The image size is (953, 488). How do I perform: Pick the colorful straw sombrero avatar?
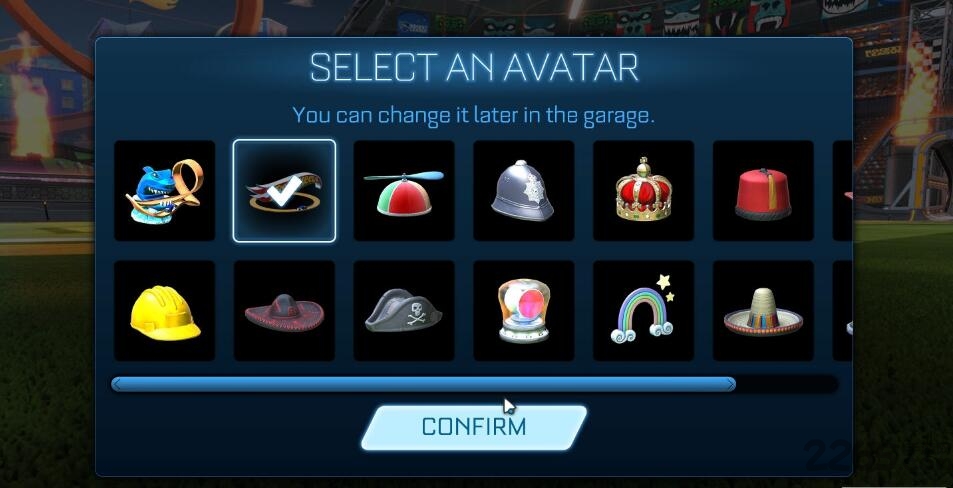(x=763, y=310)
